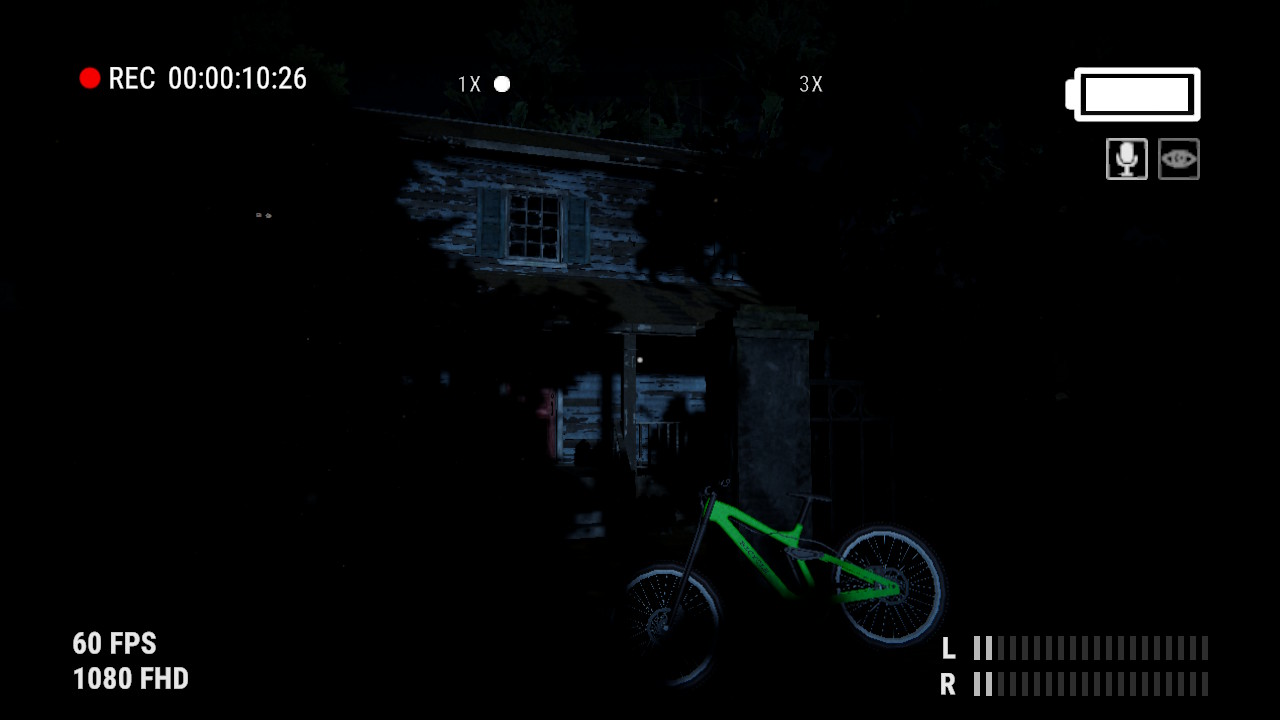
Task: Select the 1X zoom label
Action: click(469, 85)
